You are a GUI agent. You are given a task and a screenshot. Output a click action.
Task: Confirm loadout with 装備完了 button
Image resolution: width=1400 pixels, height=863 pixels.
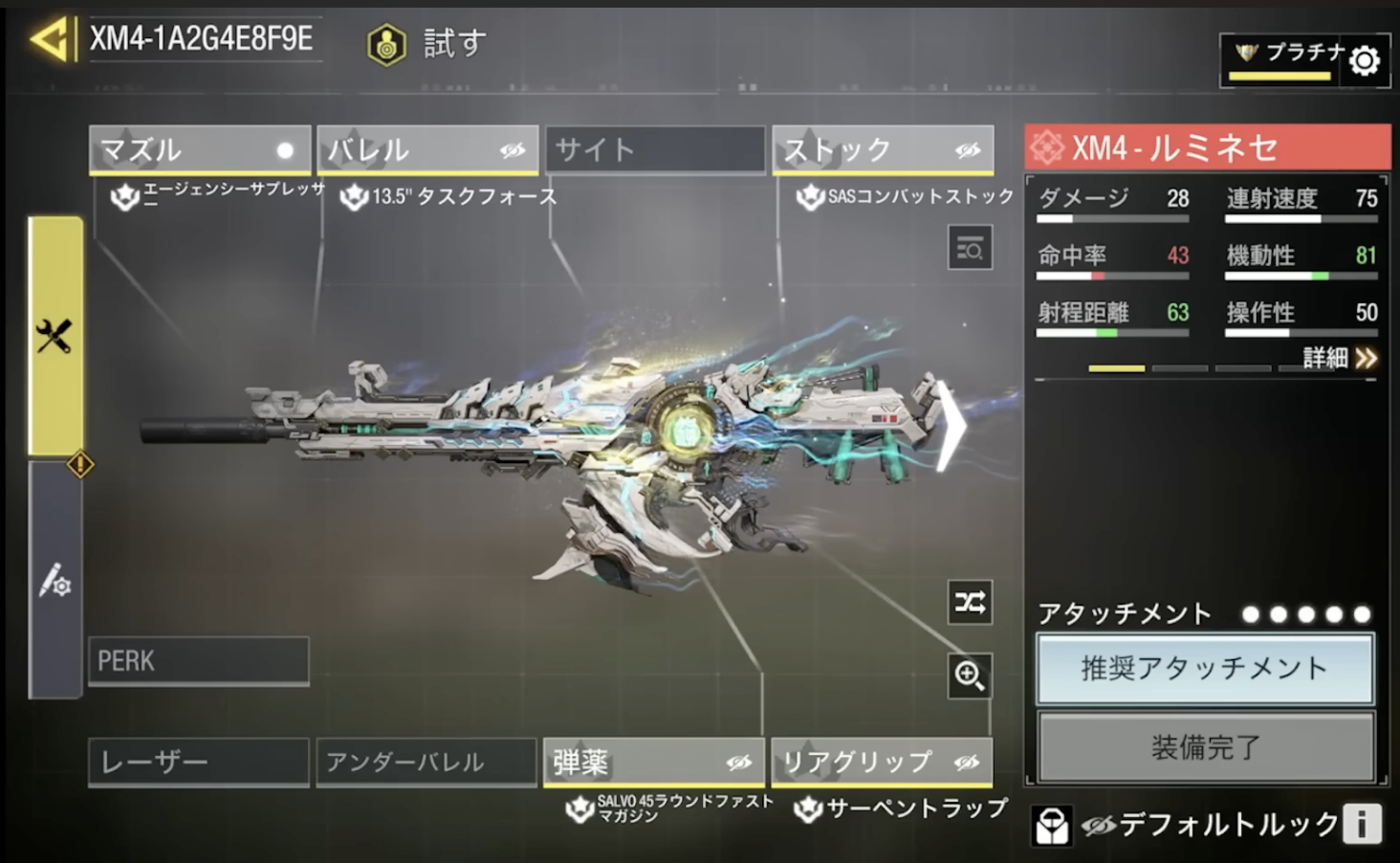pyautogui.click(x=1204, y=745)
